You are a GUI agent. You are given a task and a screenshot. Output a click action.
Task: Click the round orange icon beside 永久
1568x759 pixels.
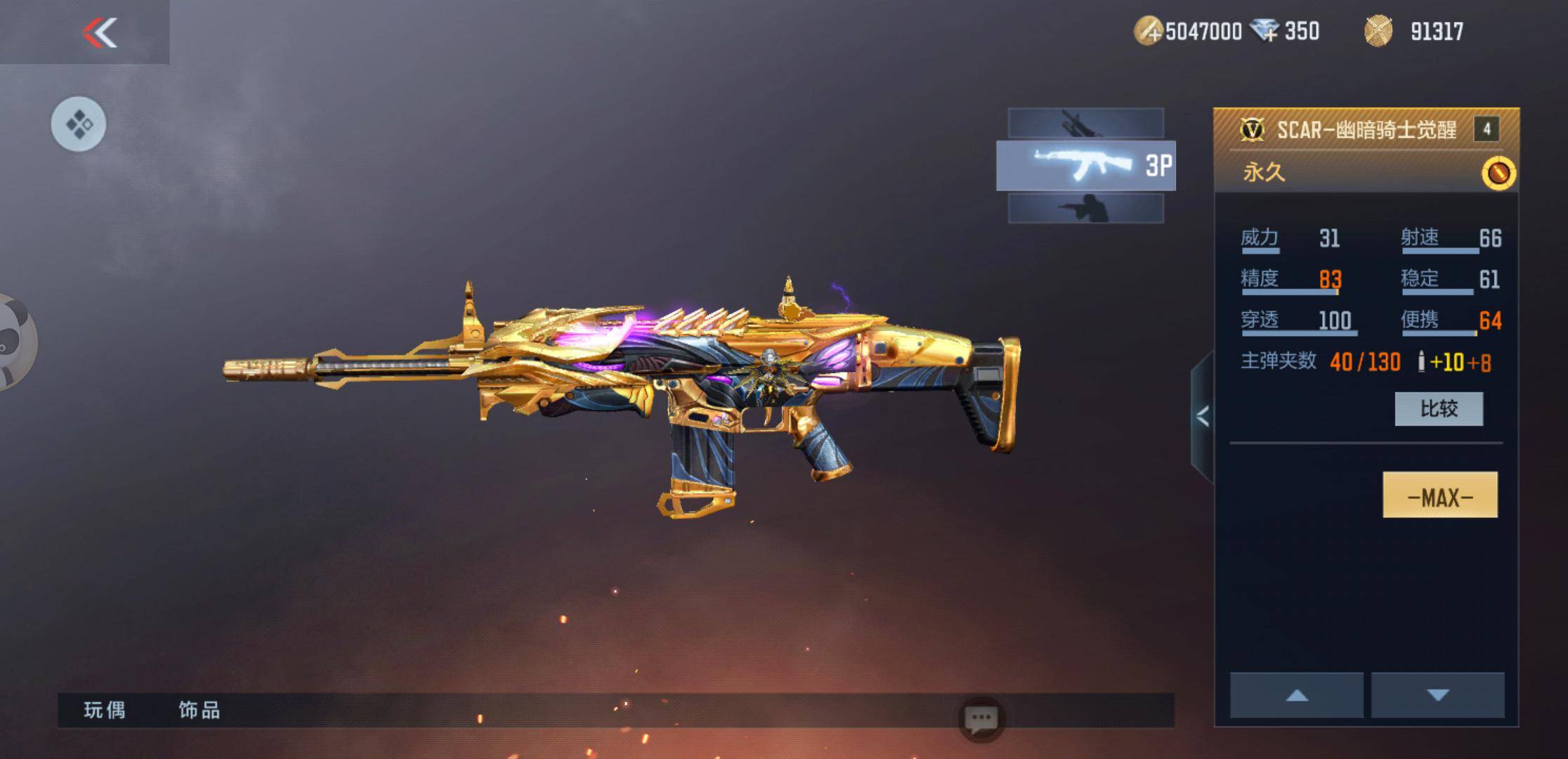[x=1498, y=173]
